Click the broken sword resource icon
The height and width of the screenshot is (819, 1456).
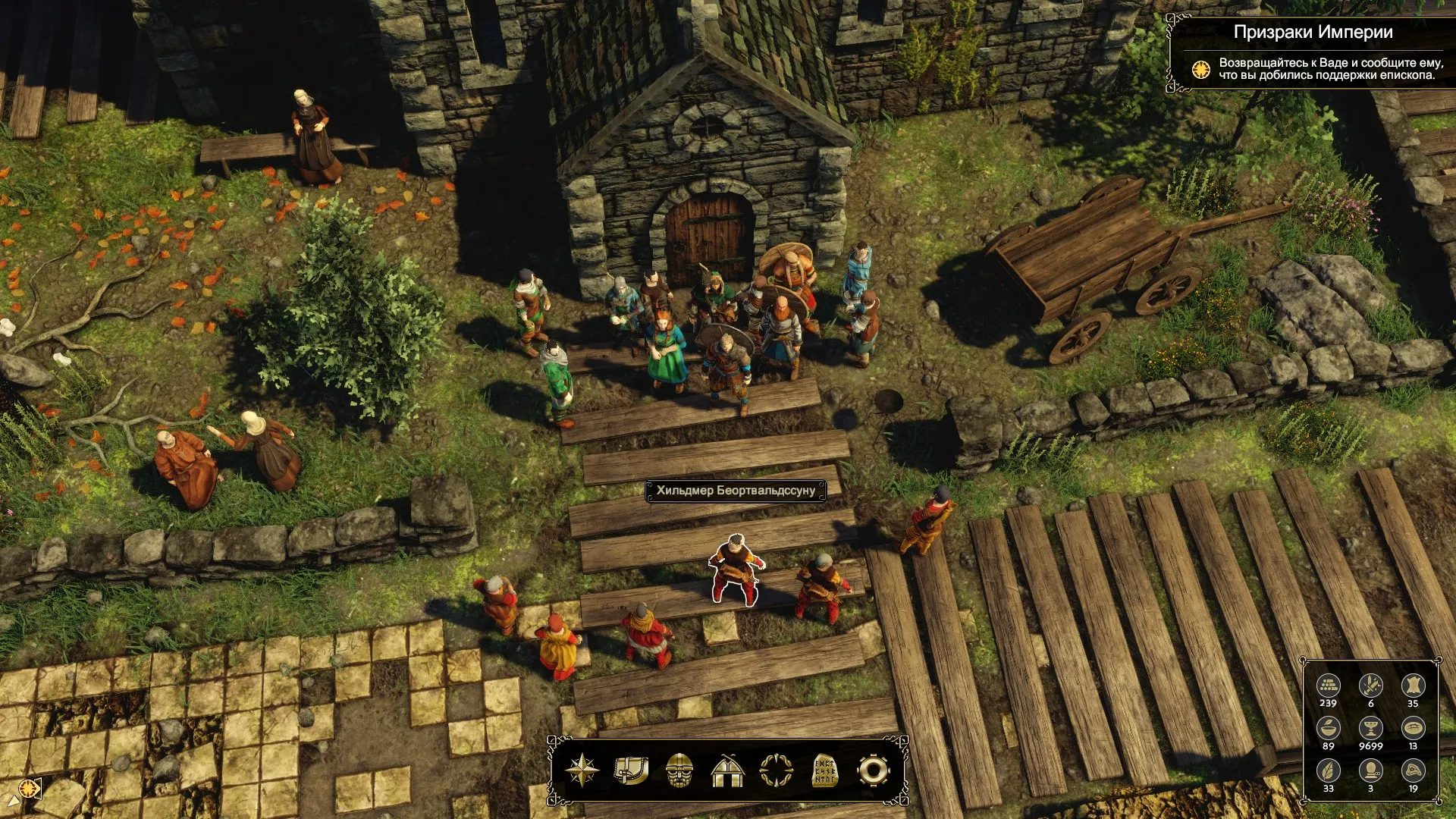(x=1370, y=686)
